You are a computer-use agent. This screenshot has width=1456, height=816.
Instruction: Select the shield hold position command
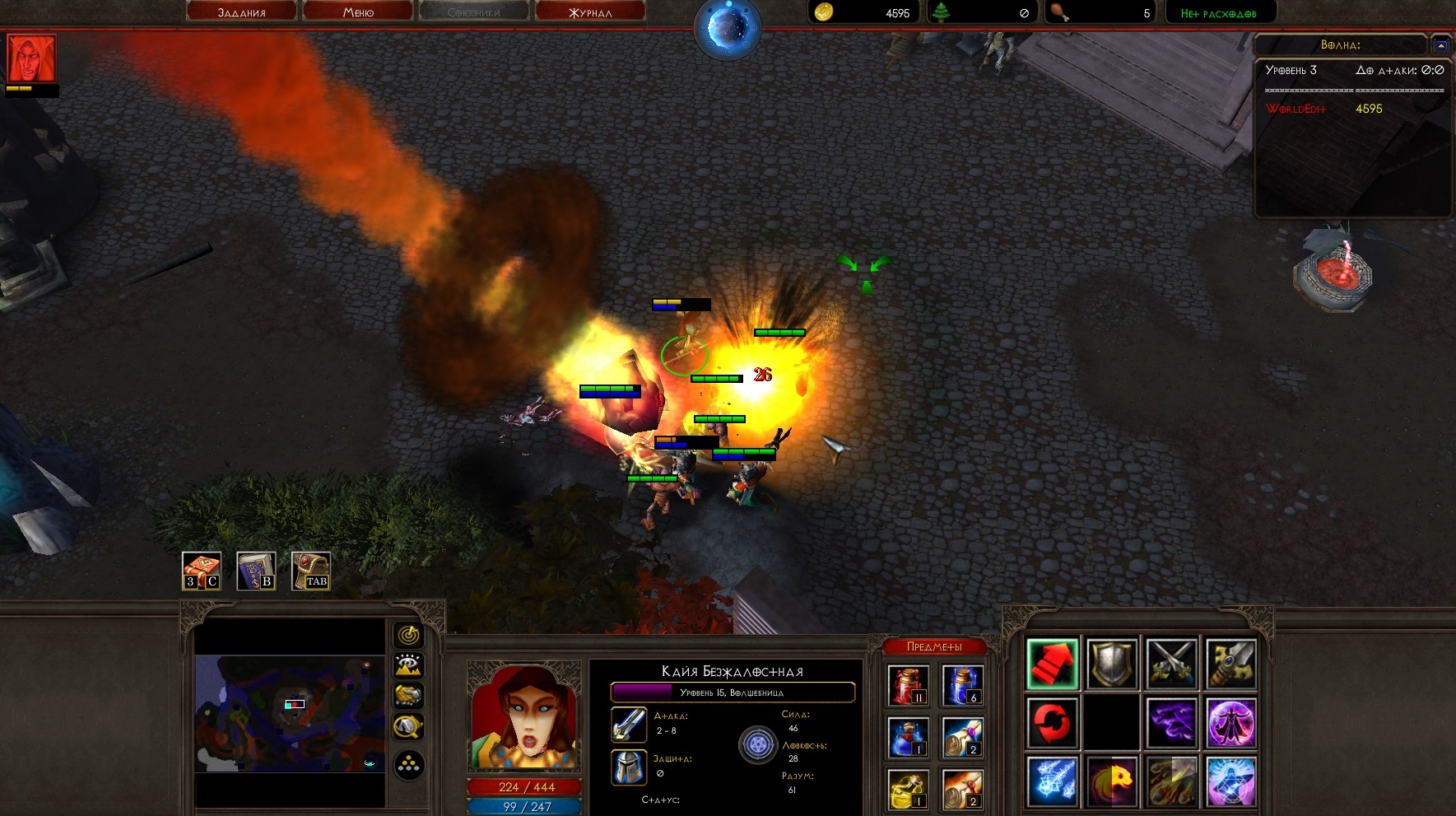click(1112, 664)
